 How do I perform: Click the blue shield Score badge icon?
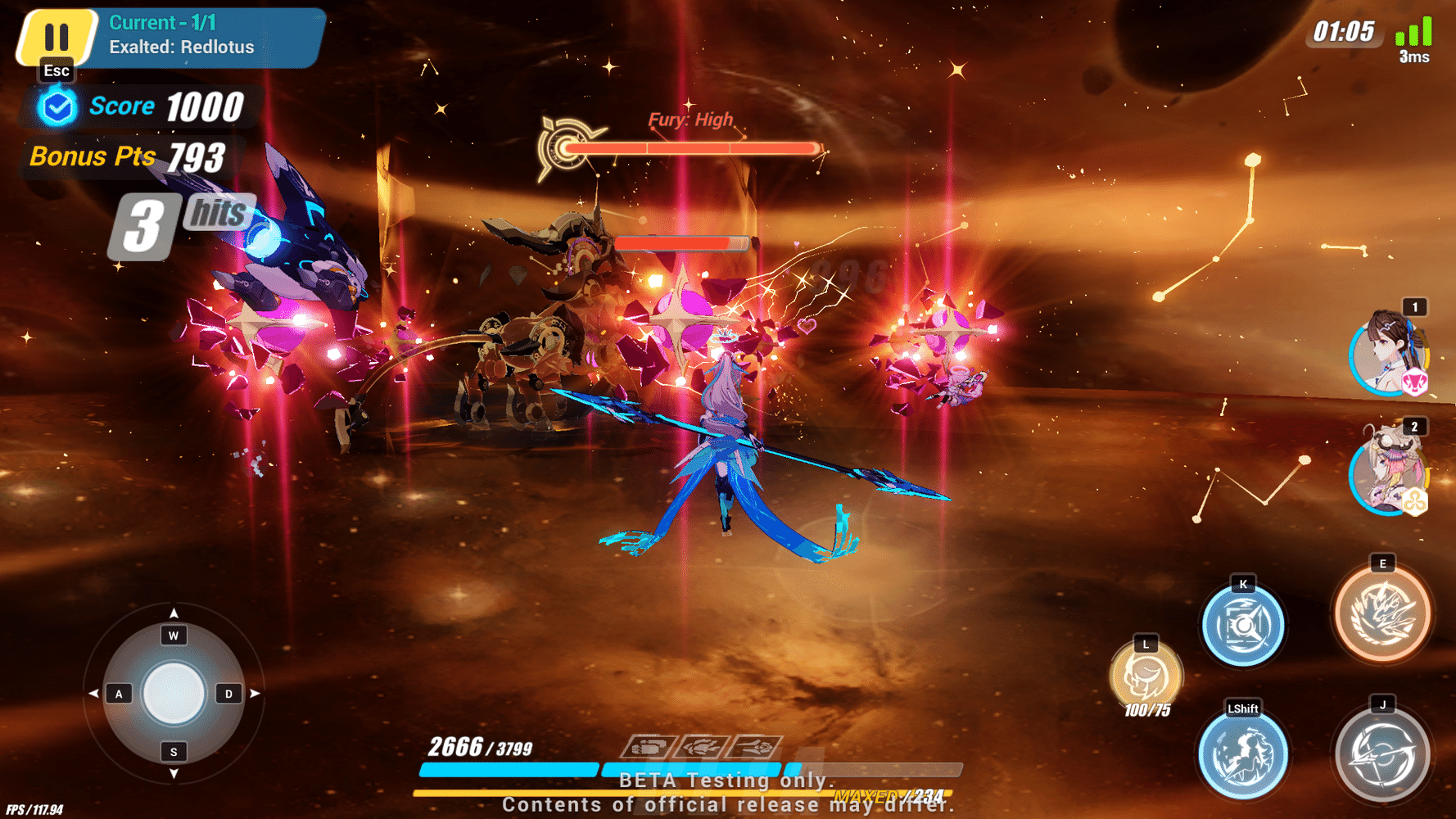pyautogui.click(x=56, y=104)
